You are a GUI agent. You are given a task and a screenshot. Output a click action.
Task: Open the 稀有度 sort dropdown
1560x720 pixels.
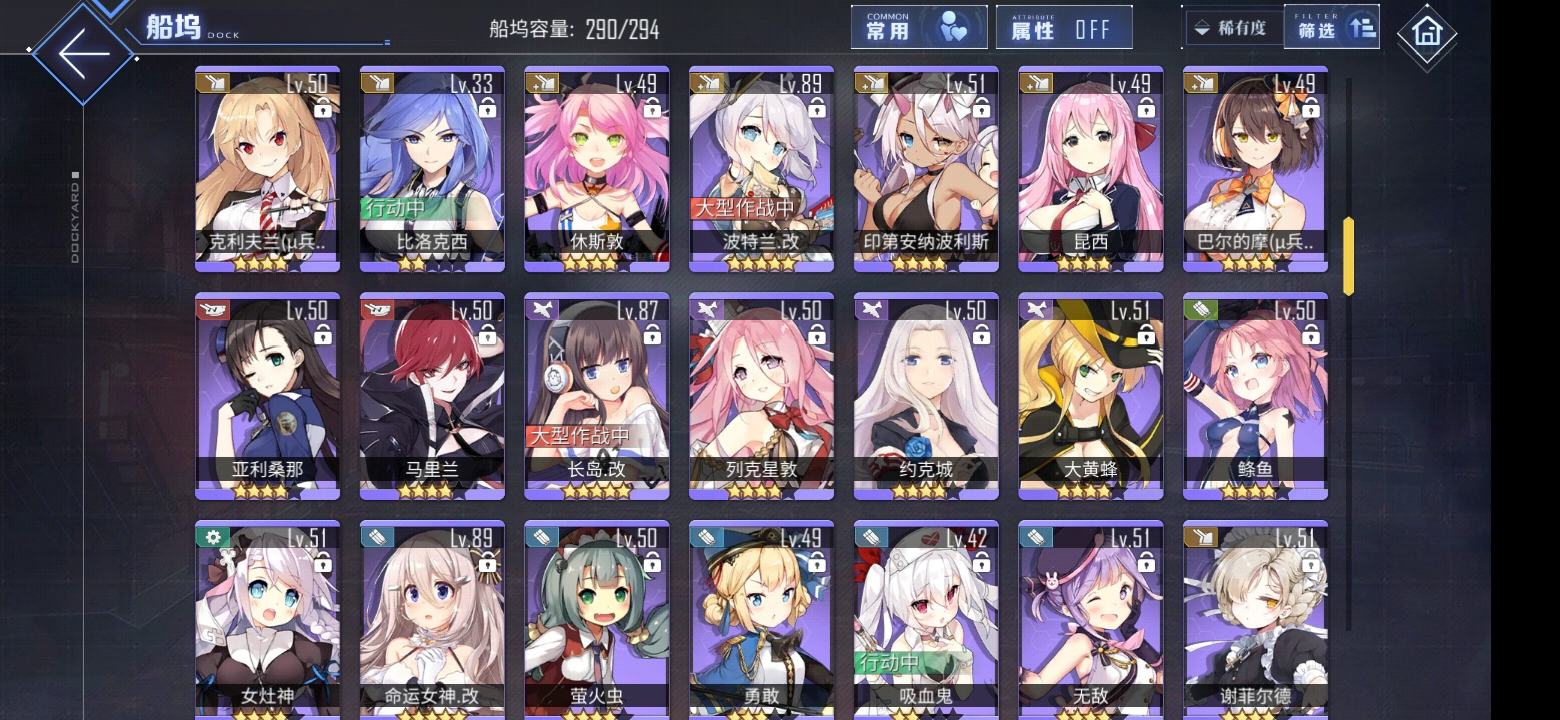(1231, 28)
